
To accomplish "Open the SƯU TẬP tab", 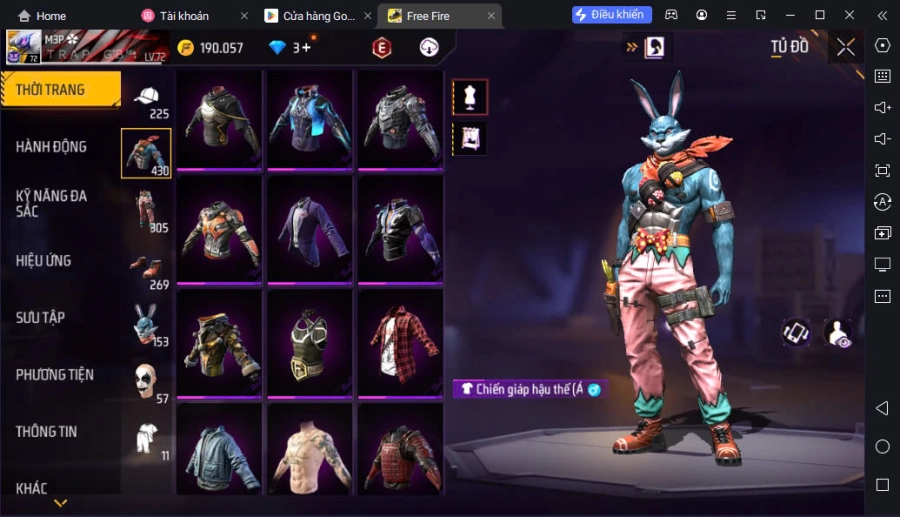I will tap(41, 318).
